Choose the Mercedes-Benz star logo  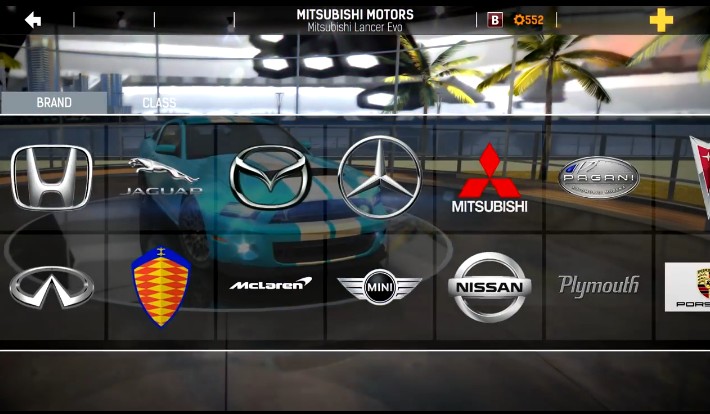click(379, 176)
